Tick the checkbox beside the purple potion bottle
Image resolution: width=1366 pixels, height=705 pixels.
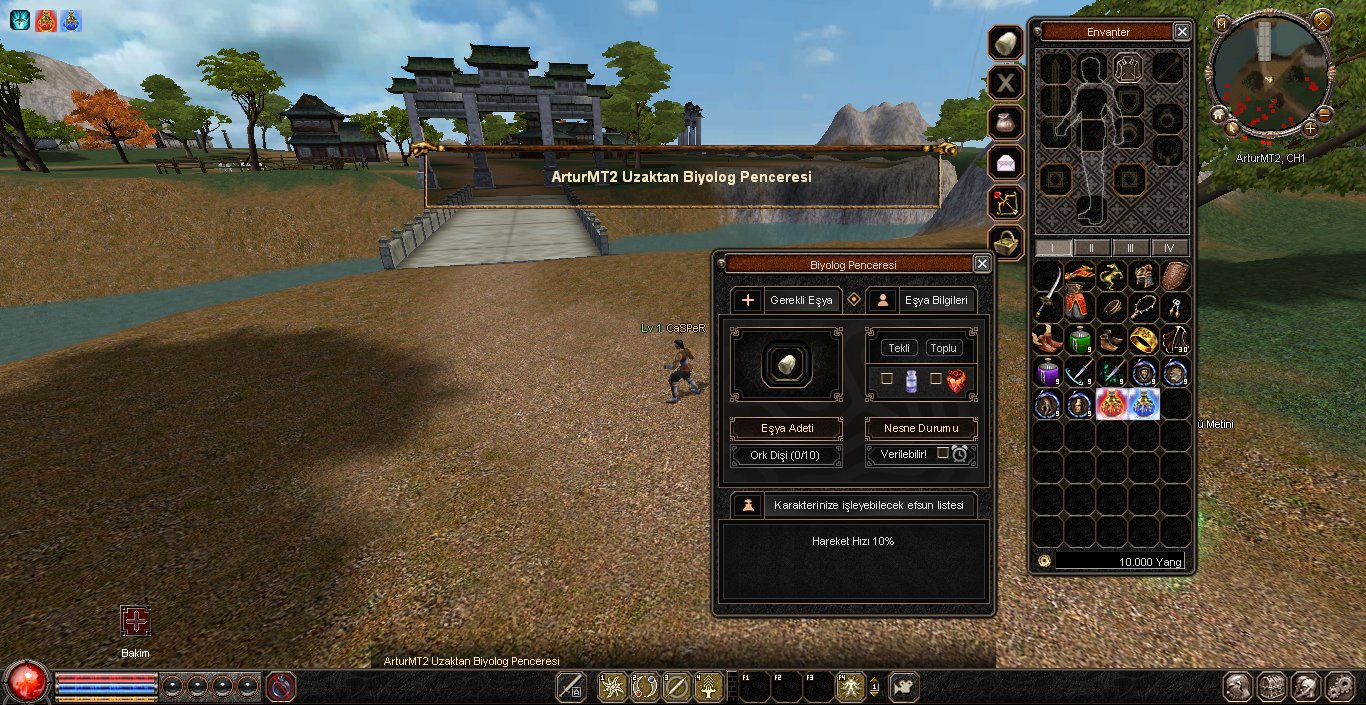(887, 379)
